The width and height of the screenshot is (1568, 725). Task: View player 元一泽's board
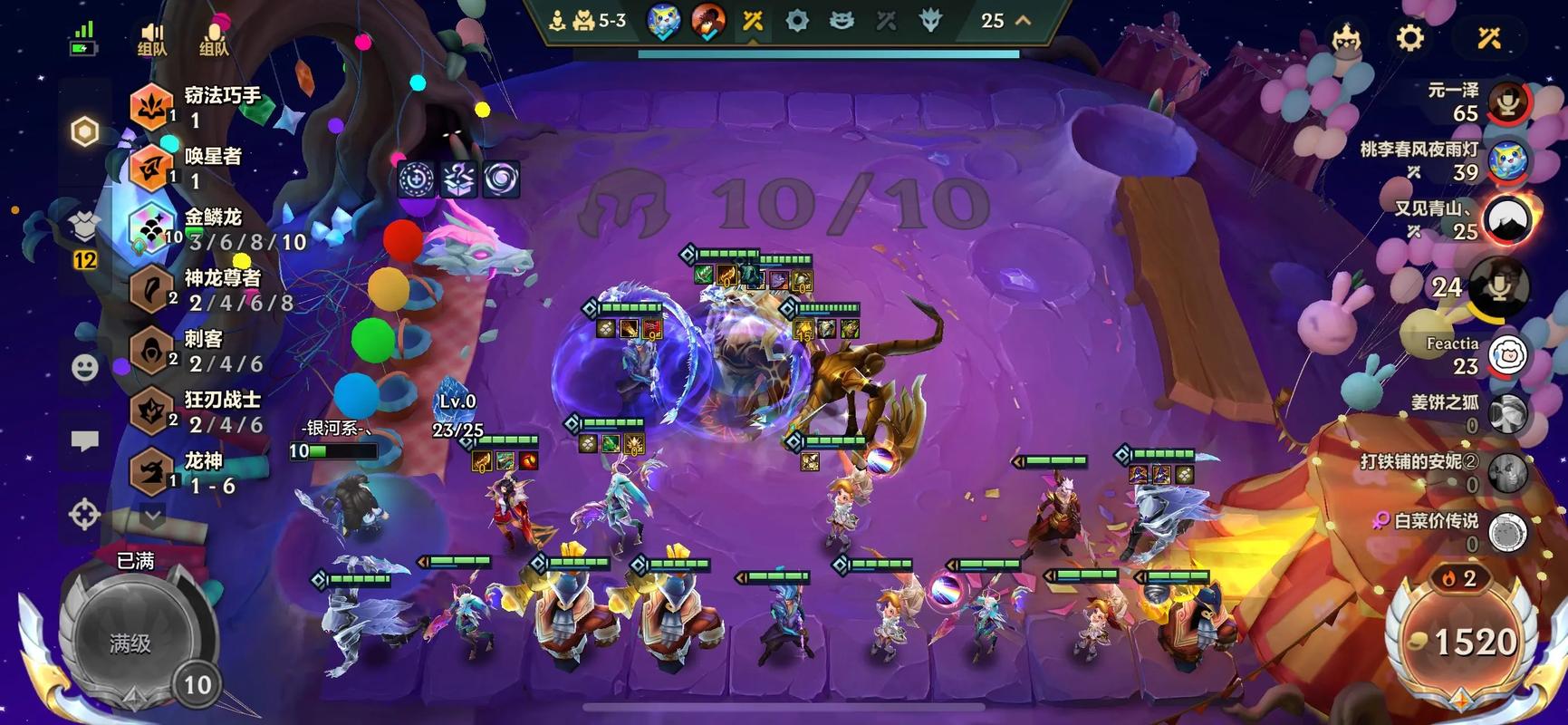click(1507, 101)
